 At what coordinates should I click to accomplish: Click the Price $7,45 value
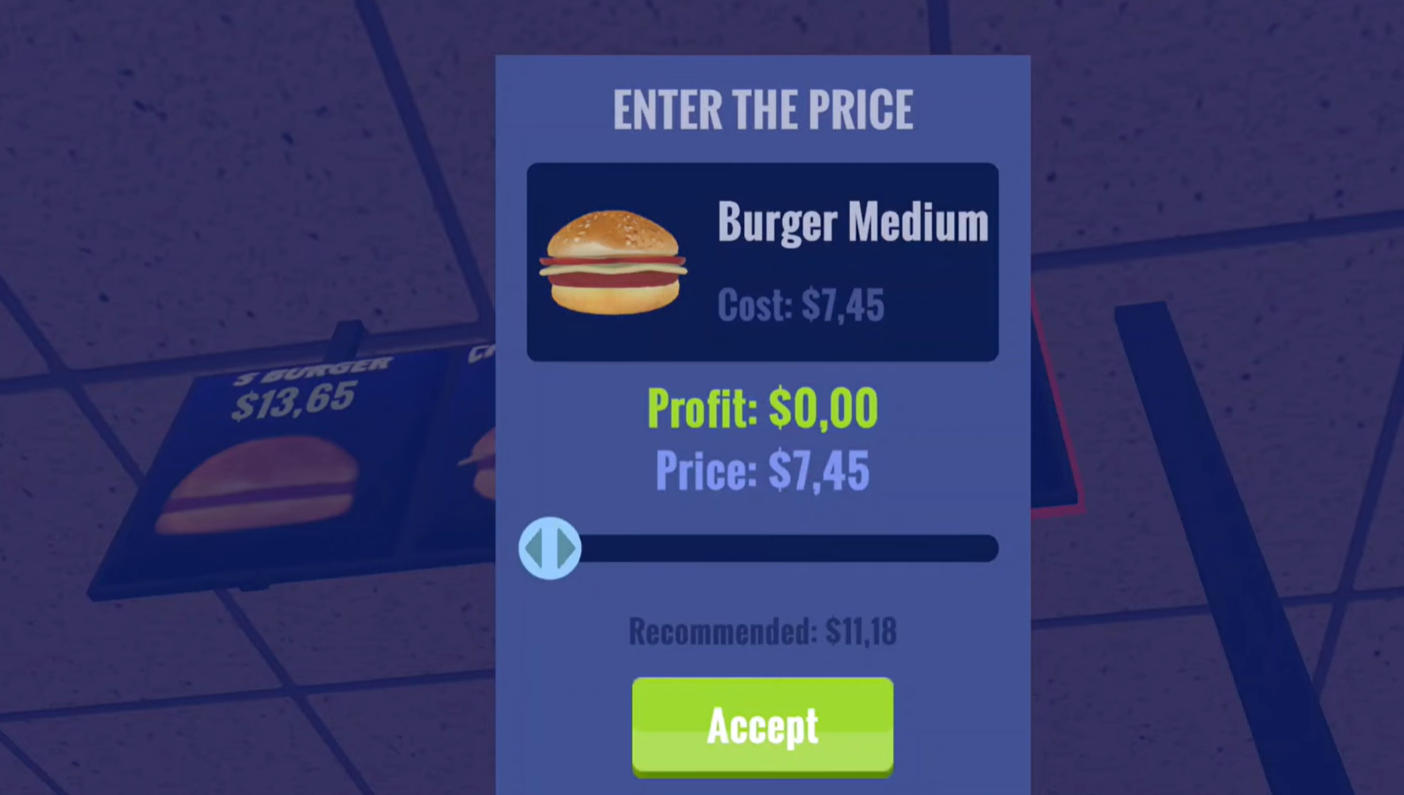pos(762,470)
